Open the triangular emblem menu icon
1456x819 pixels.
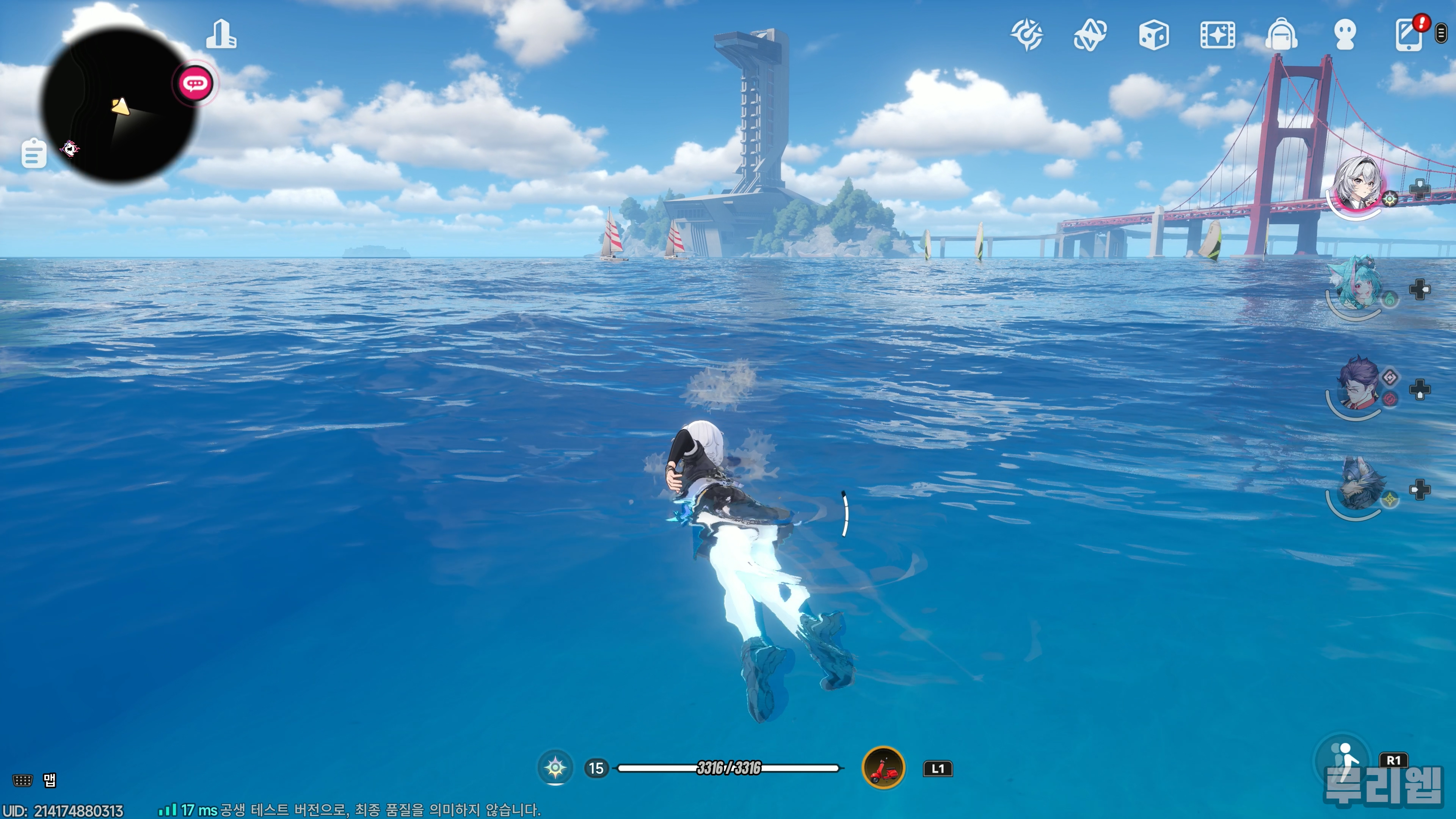[x=1090, y=35]
